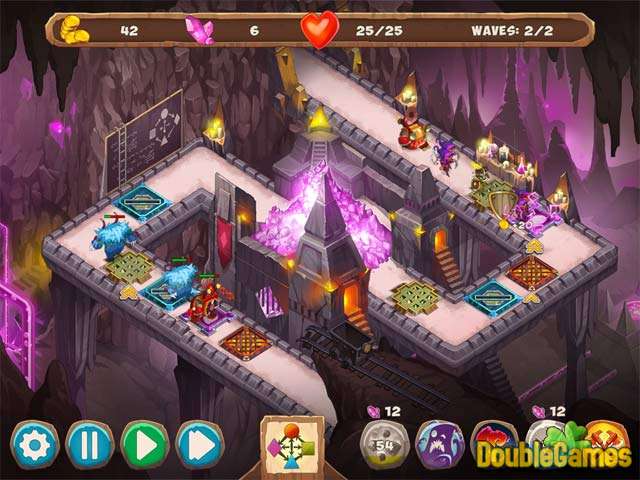
Task: Set game to normal play speed
Action: (145, 444)
